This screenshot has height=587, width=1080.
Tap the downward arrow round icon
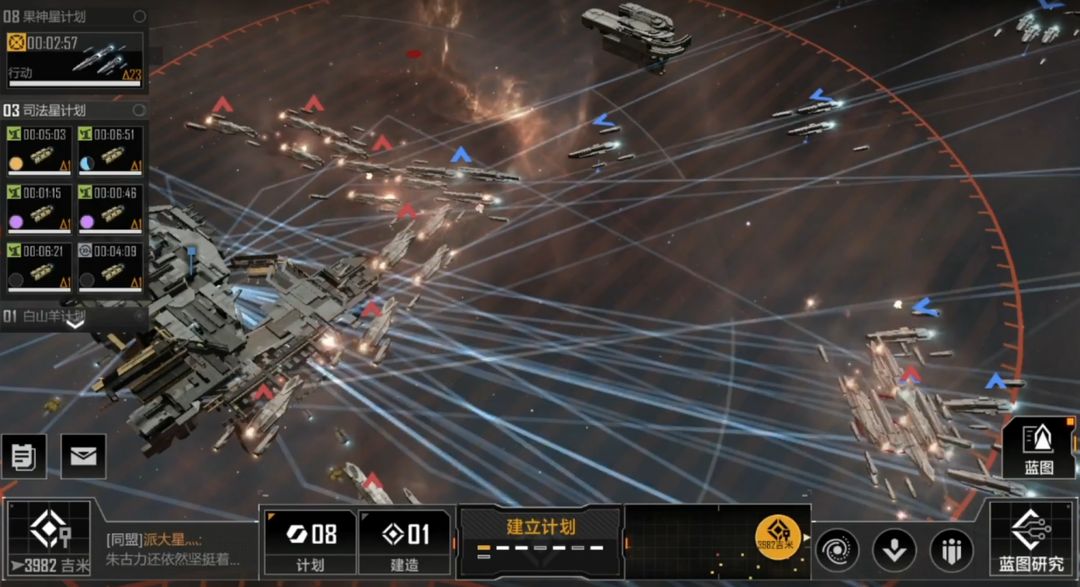894,550
